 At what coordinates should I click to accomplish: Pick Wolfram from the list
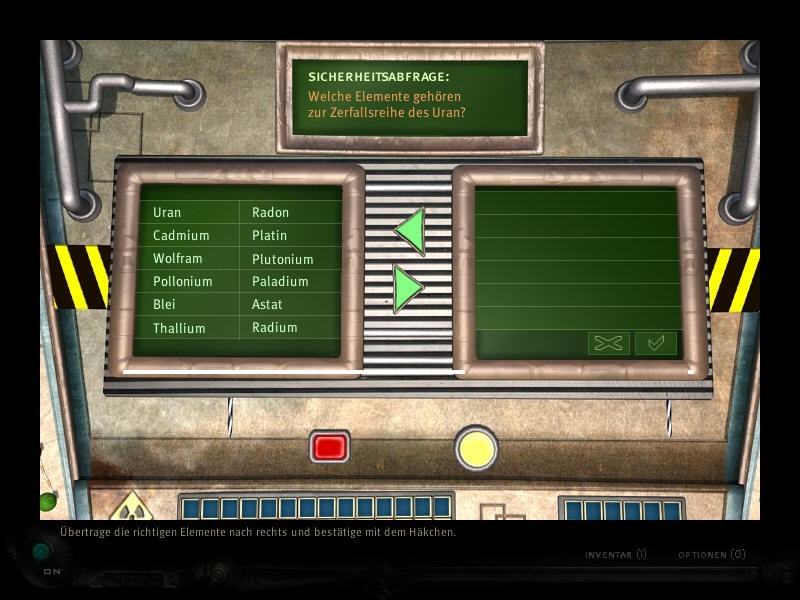click(x=178, y=258)
